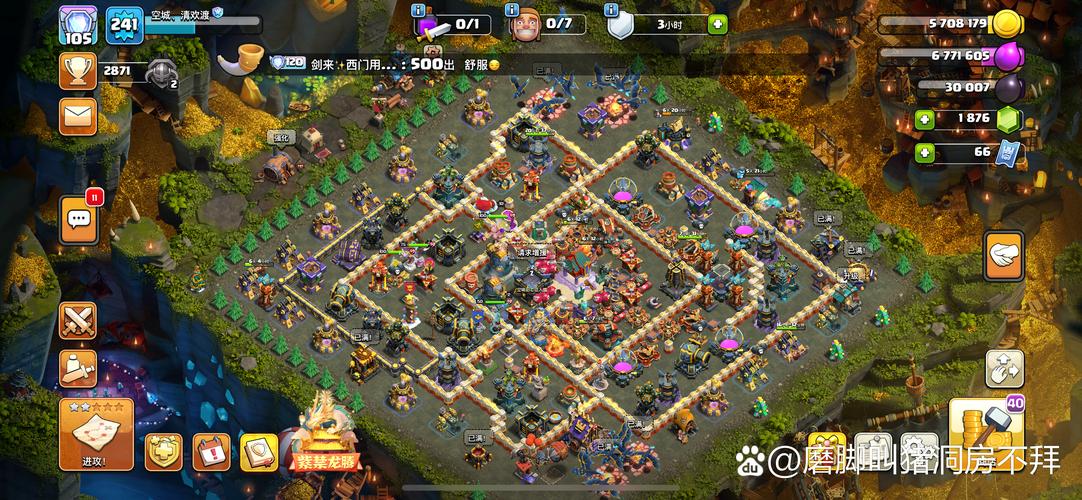Open the events calendar button

(211, 452)
